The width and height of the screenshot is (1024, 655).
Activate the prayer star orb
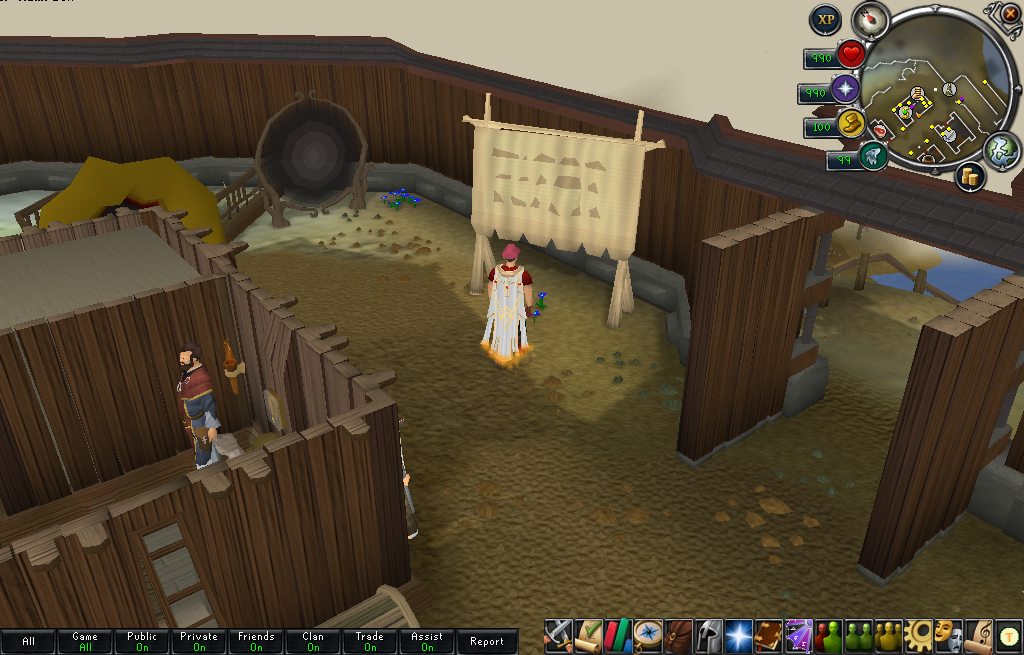pyautogui.click(x=846, y=89)
